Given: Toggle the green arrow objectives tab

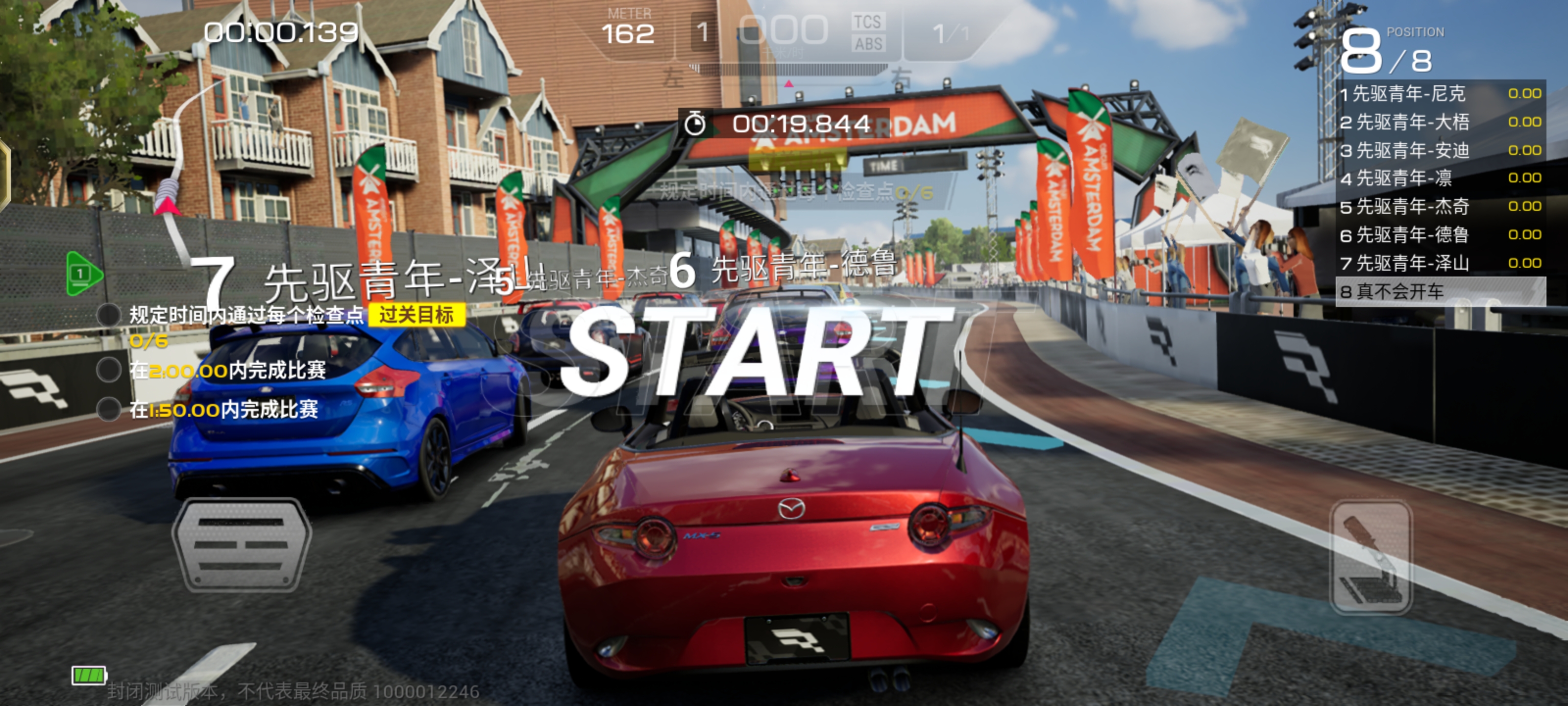Looking at the screenshot, I should point(83,274).
